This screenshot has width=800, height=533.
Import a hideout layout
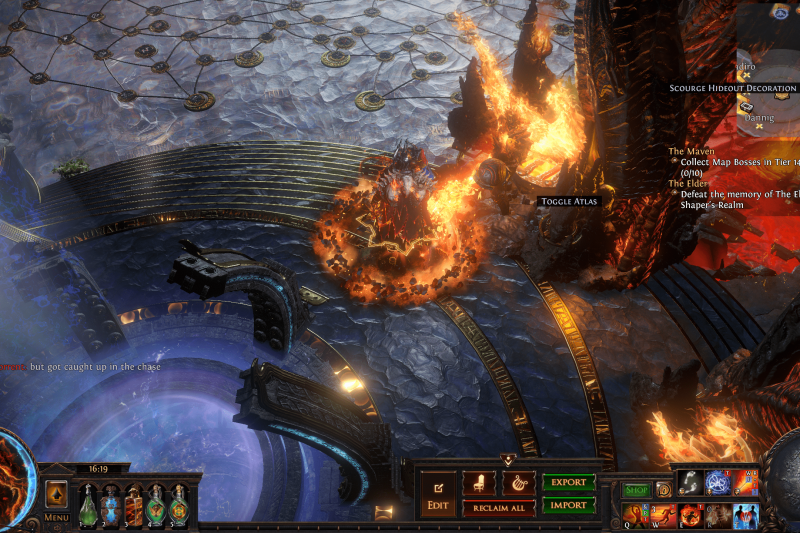point(568,505)
